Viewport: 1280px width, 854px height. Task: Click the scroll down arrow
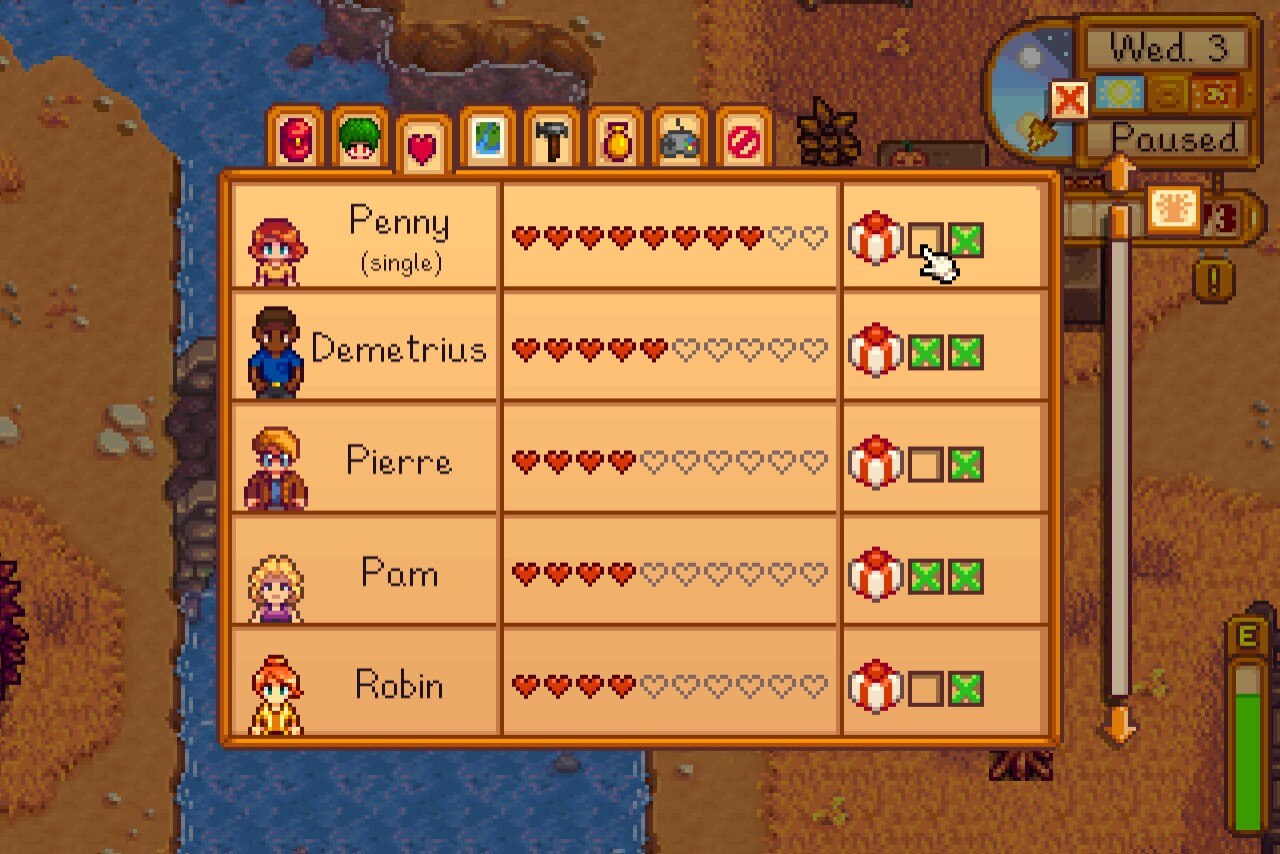point(1119,722)
